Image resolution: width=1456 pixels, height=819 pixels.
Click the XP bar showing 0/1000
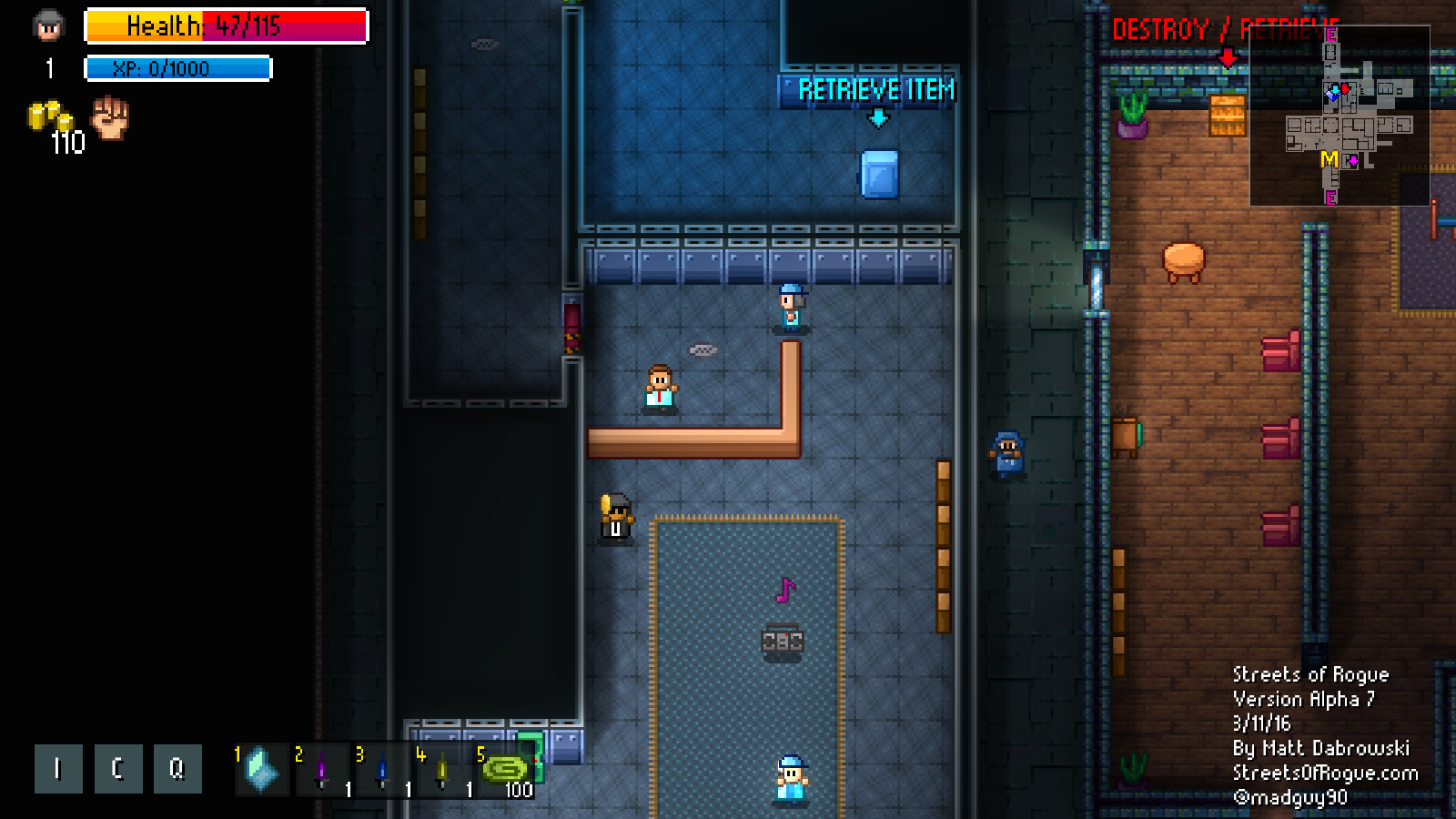[177, 66]
